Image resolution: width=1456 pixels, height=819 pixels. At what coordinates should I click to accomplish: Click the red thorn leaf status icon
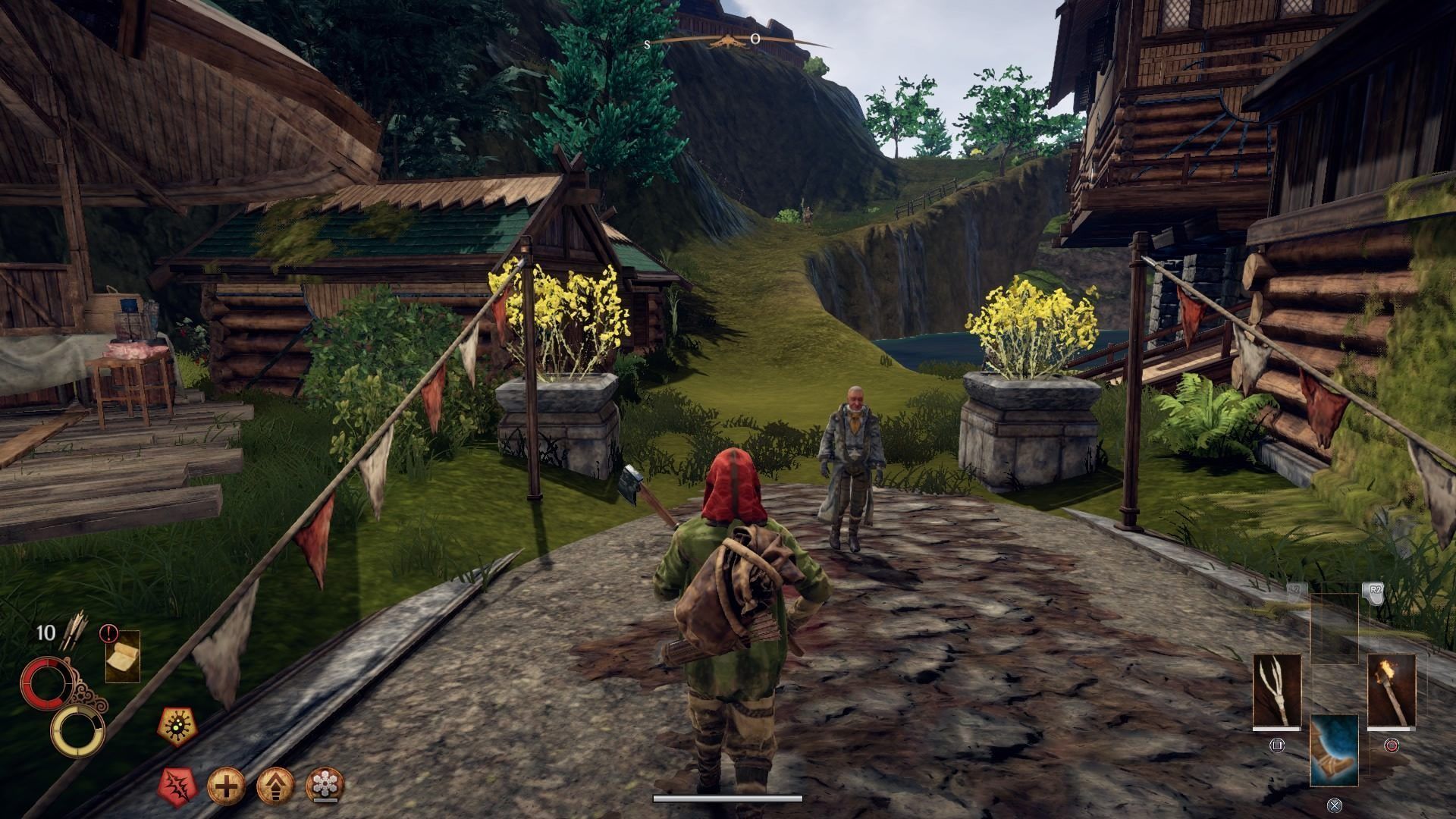point(178,784)
